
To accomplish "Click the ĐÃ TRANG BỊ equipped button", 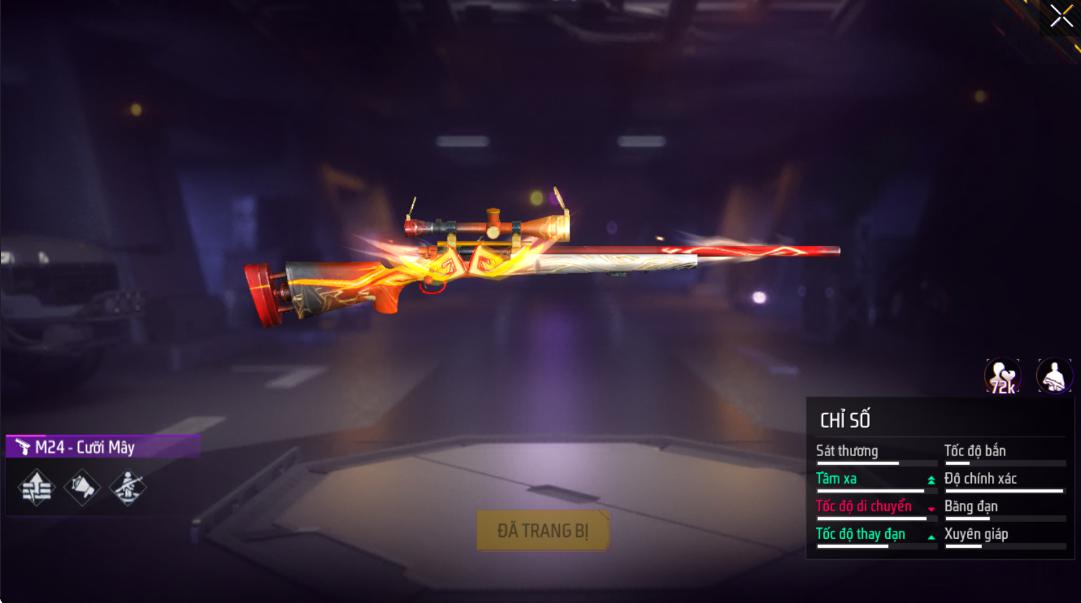I will [x=543, y=531].
